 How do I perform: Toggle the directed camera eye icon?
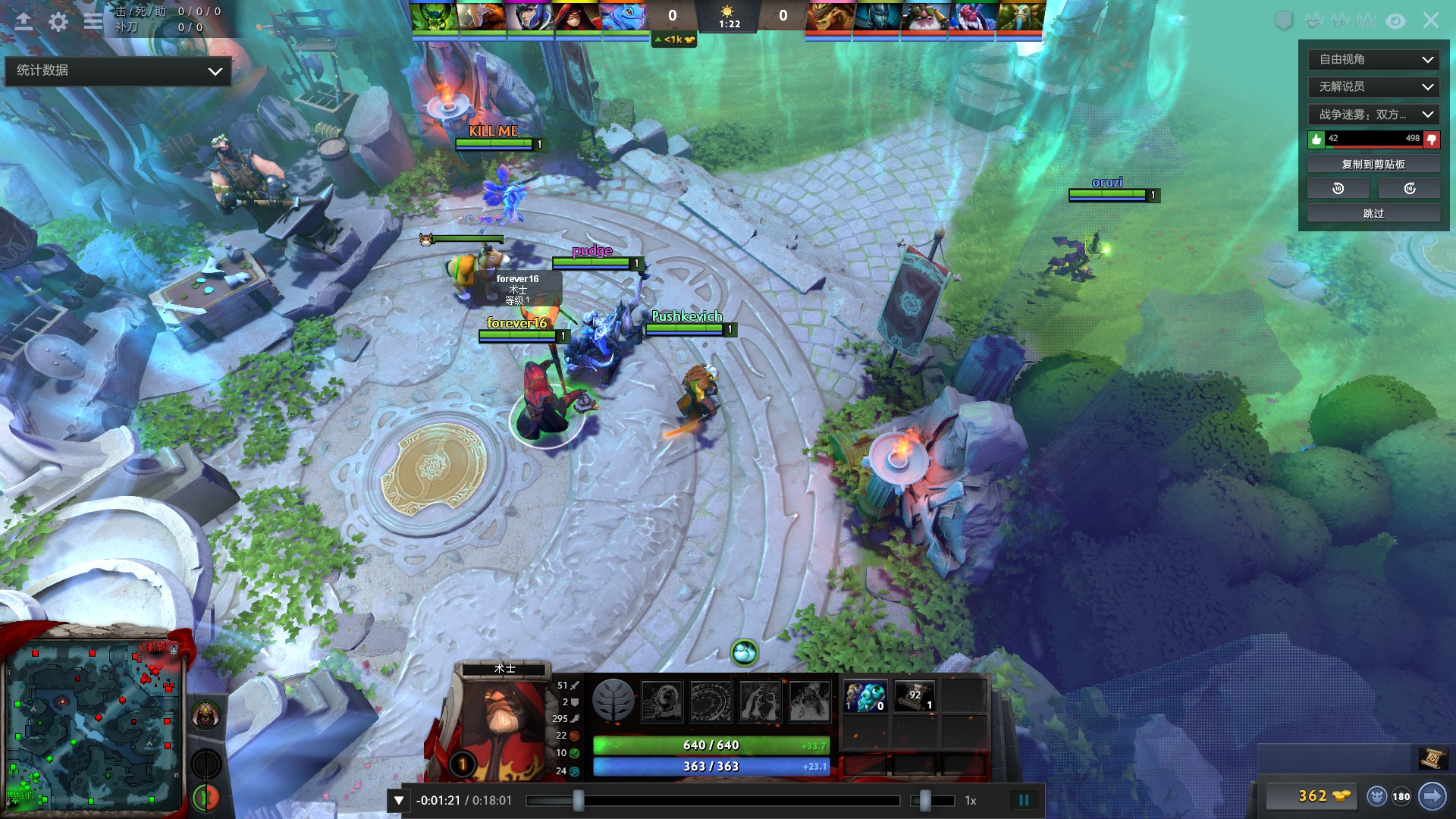pyautogui.click(x=1395, y=20)
